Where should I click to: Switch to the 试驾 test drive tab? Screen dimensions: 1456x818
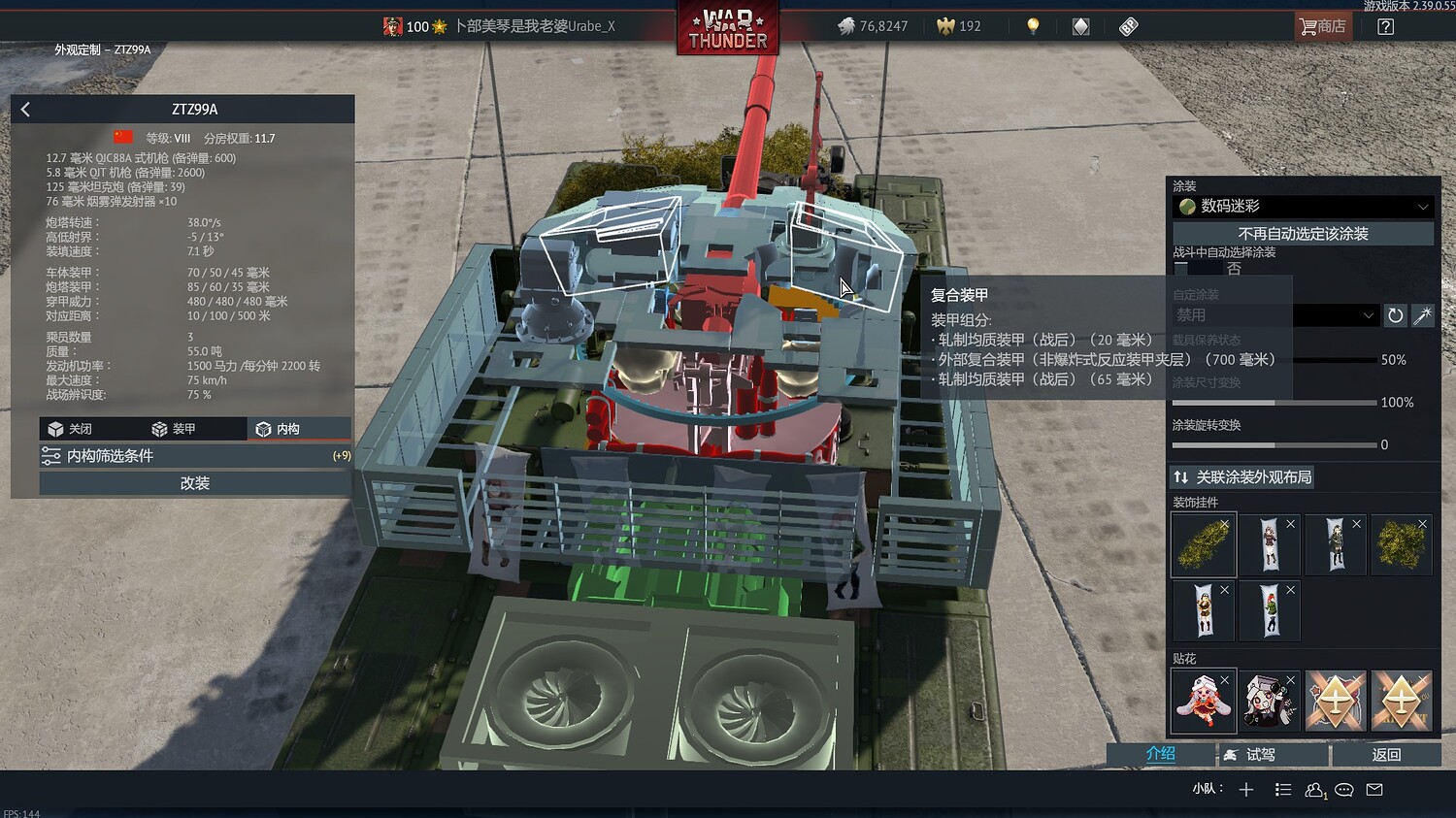click(x=1272, y=754)
